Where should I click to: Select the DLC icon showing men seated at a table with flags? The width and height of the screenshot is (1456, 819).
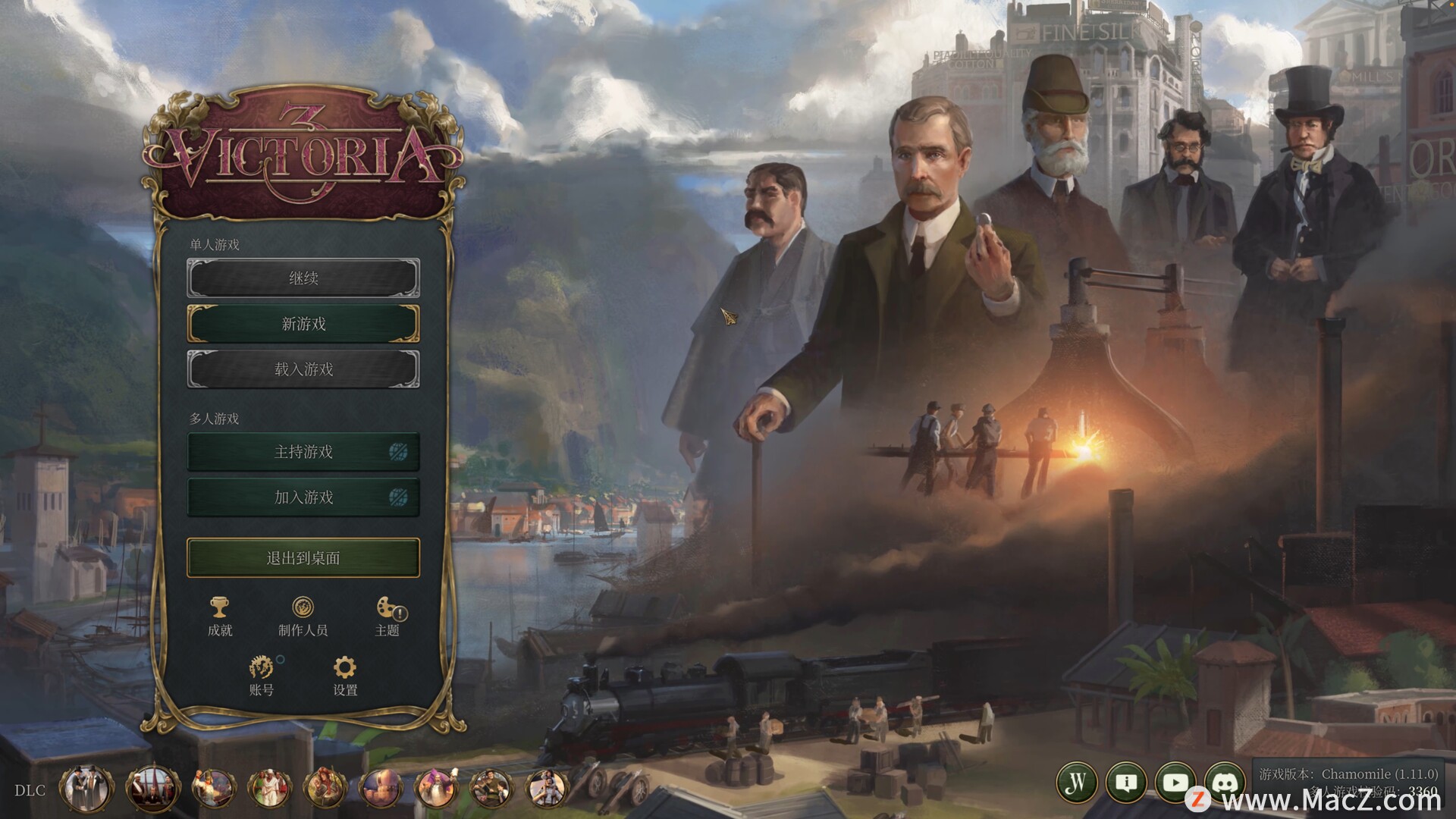pos(153,789)
